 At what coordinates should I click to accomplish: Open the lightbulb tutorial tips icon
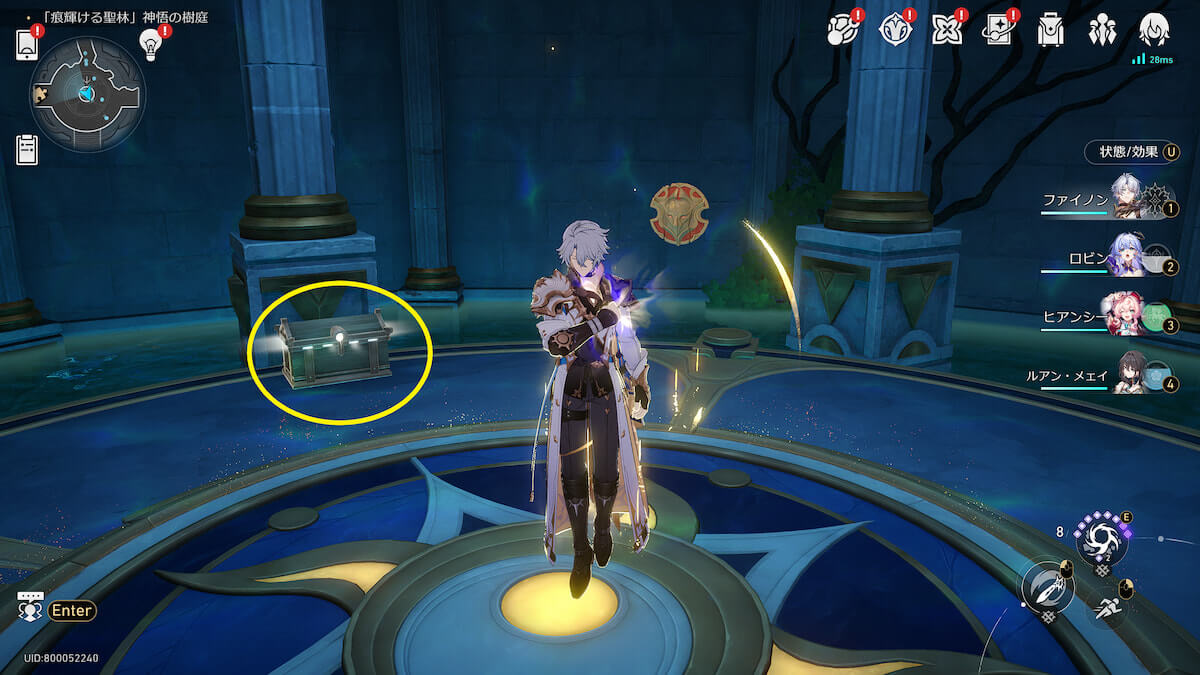click(x=151, y=43)
